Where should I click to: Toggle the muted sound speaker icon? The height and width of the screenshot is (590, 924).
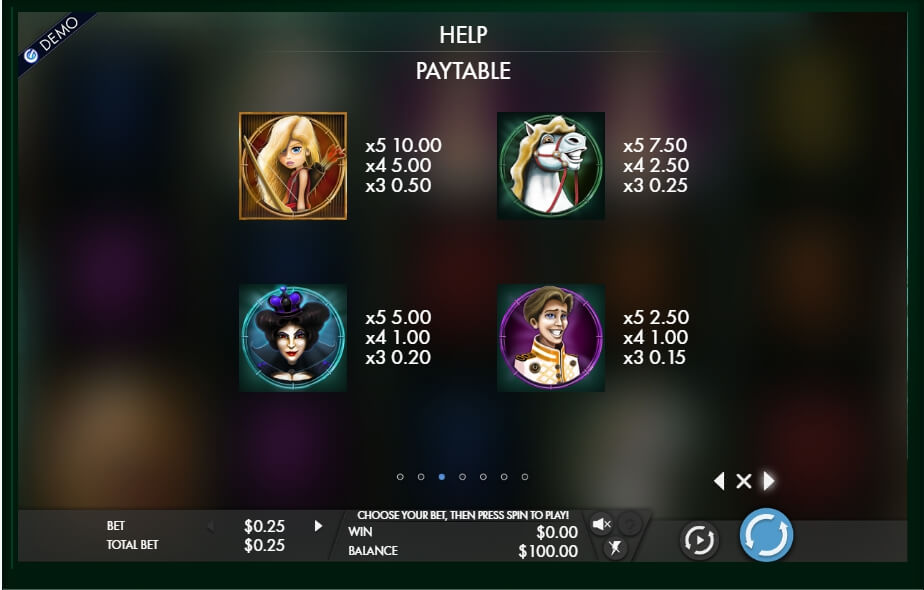pyautogui.click(x=601, y=524)
